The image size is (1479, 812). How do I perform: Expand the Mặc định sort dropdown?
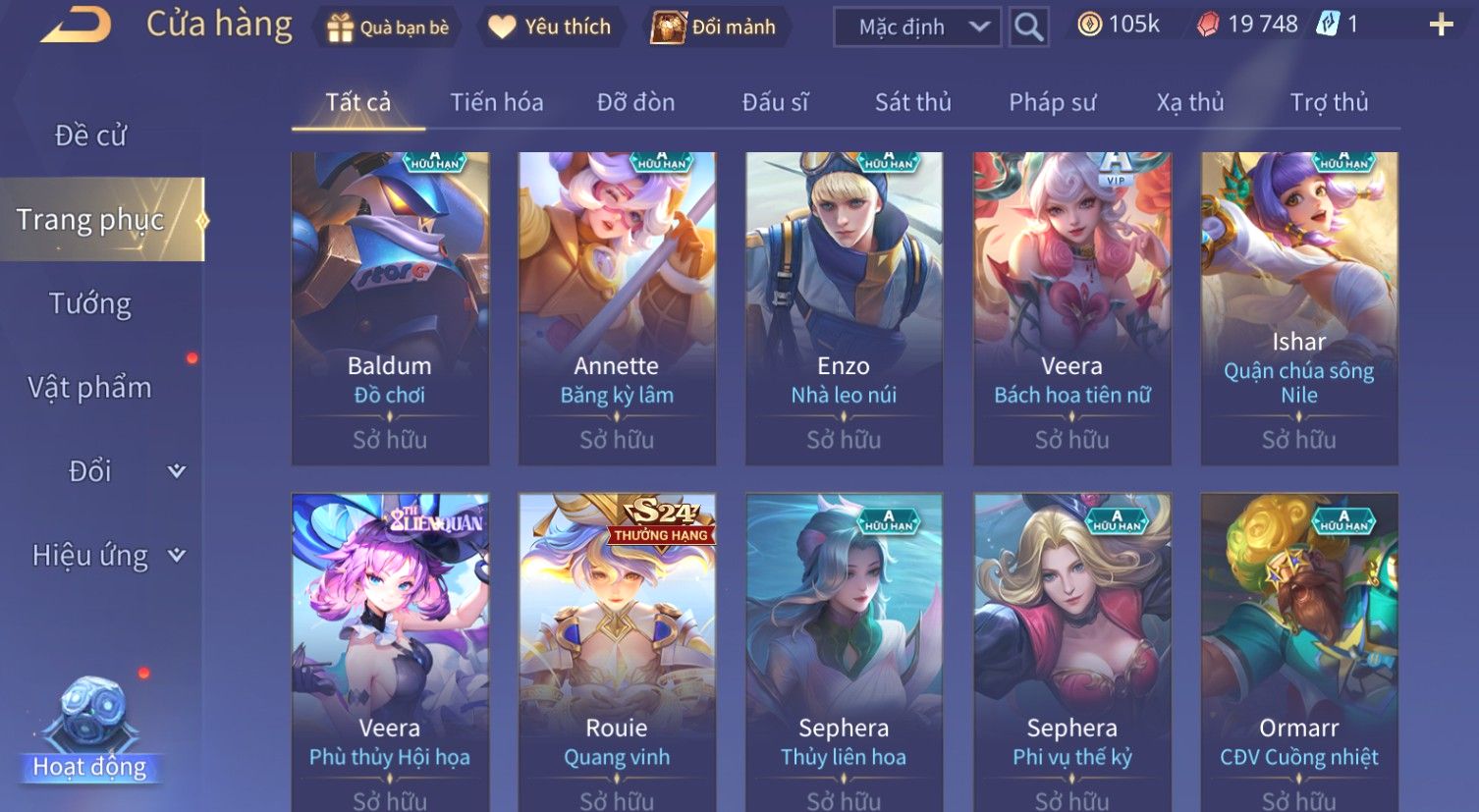tap(916, 27)
